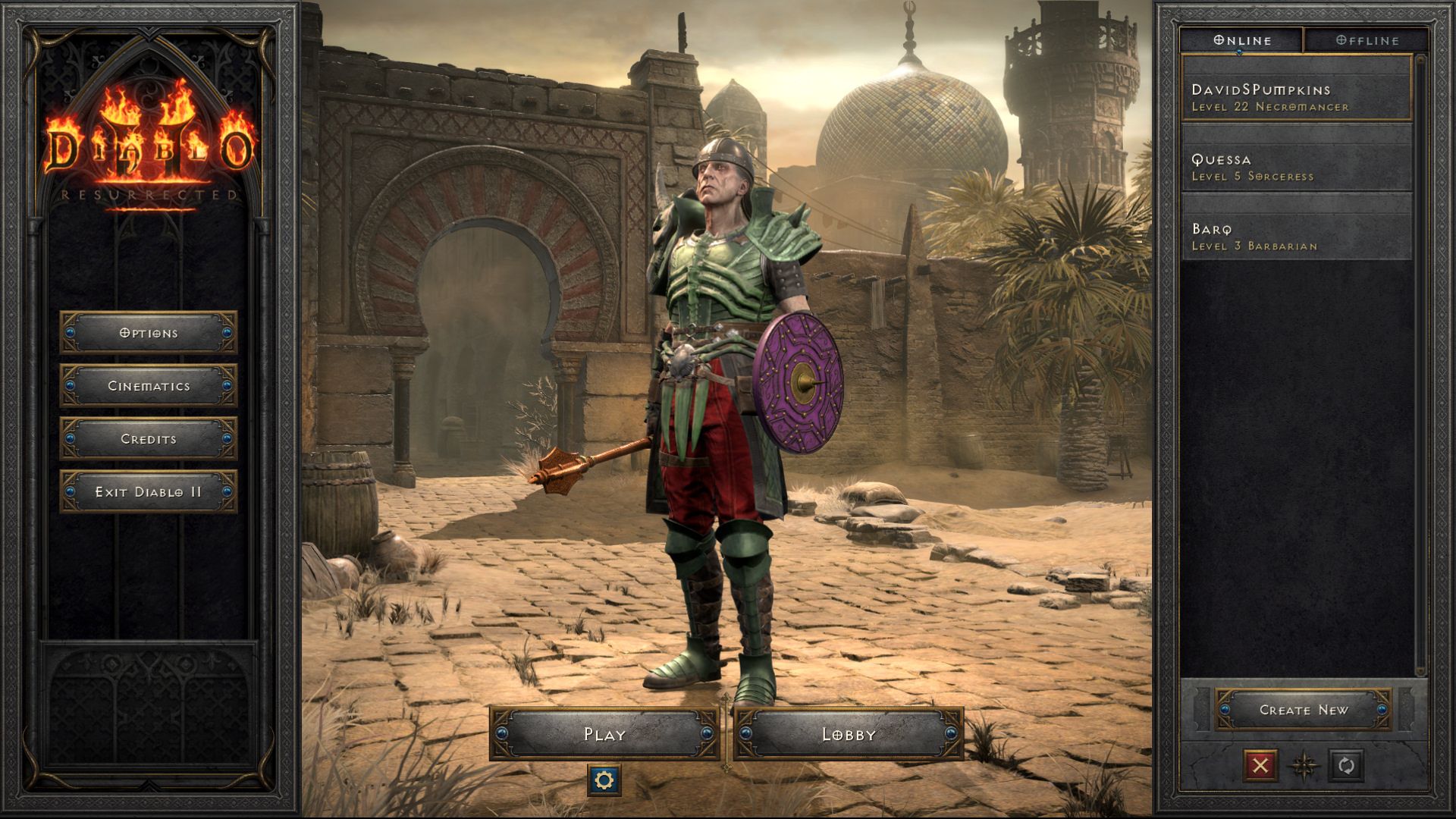This screenshot has width=1456, height=819.
Task: Open the Lobby
Action: [x=849, y=734]
